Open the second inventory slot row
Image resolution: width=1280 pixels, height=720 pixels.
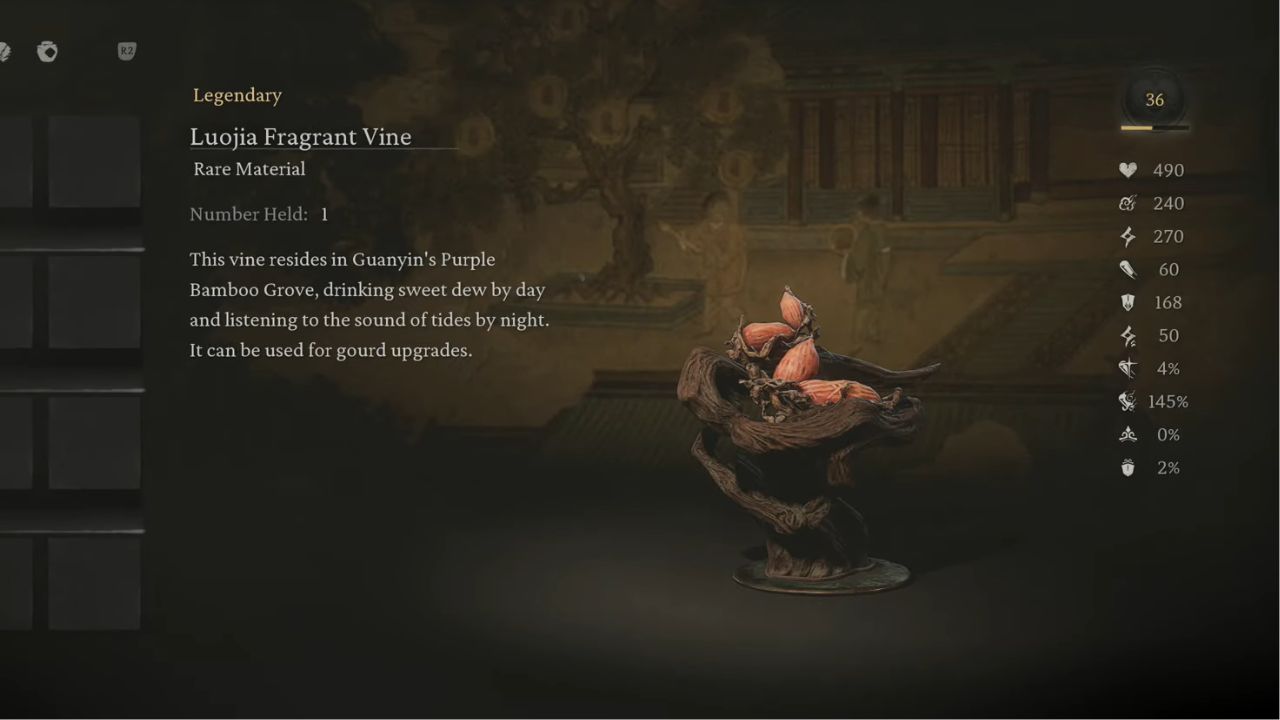tap(95, 300)
